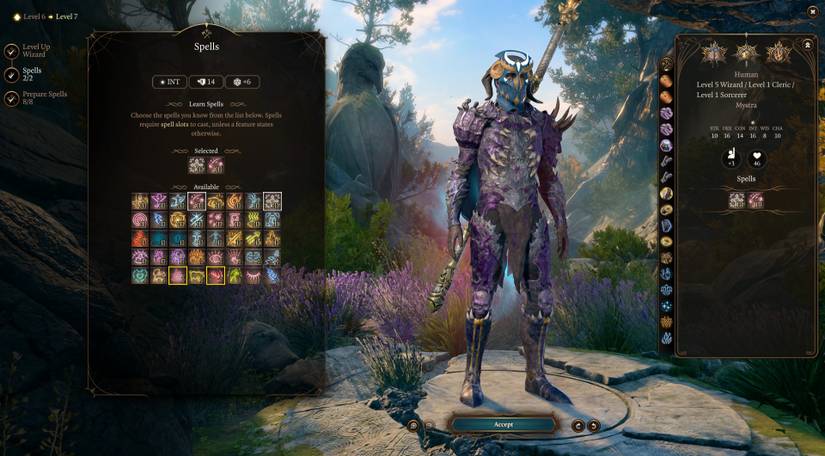
Task: Inspect the second spell in summary Spells list
Action: tap(756, 200)
